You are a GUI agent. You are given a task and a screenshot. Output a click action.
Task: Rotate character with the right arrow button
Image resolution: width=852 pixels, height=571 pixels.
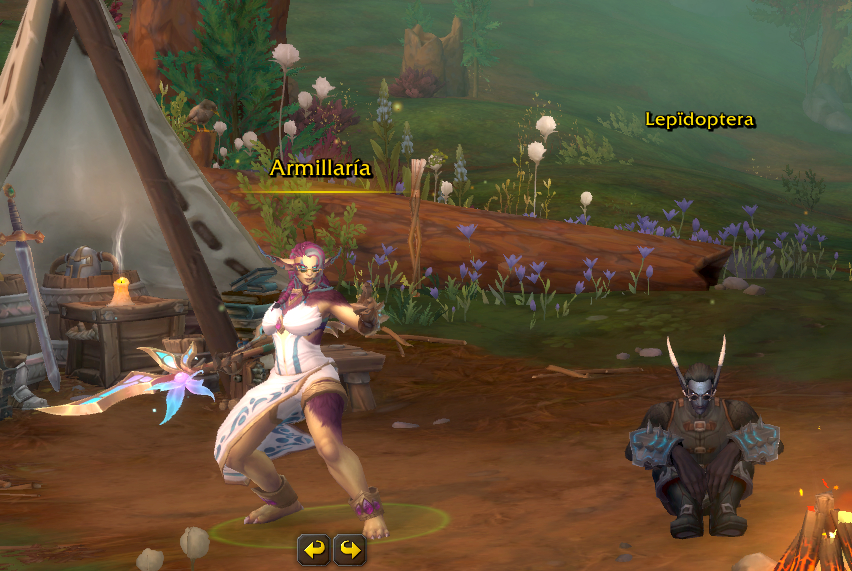[x=349, y=549]
